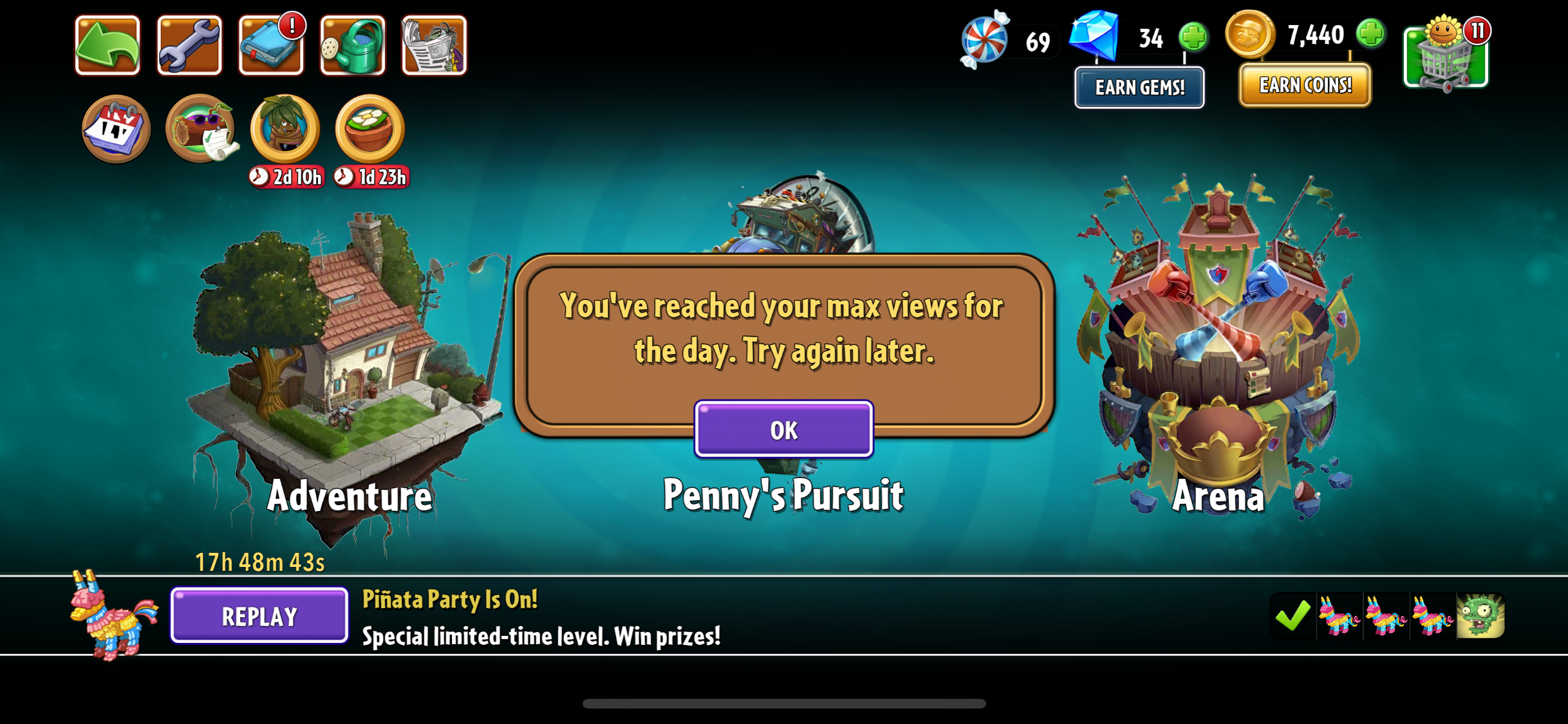Image resolution: width=1568 pixels, height=724 pixels.
Task: Go back with the green arrow
Action: coord(107,46)
